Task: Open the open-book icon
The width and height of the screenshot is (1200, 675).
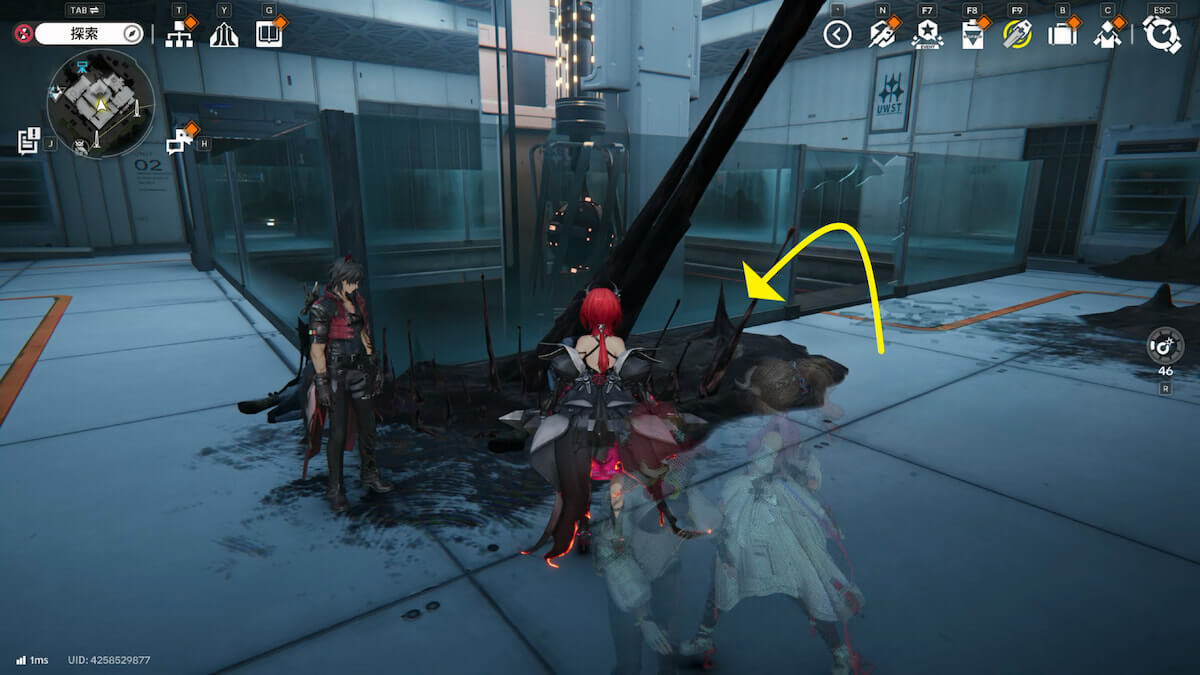Action: (x=269, y=34)
